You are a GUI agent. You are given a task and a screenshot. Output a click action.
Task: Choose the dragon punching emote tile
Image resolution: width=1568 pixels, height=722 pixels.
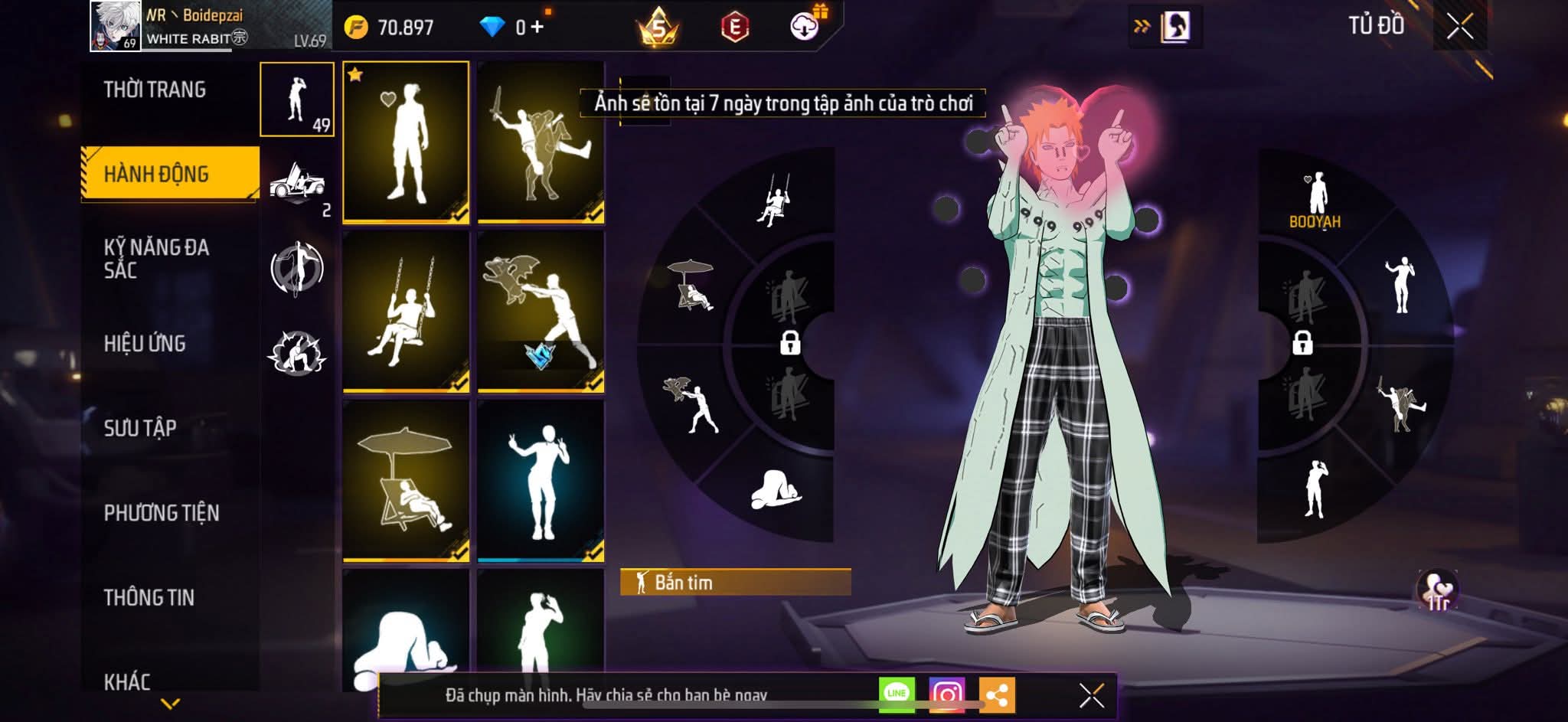[541, 311]
